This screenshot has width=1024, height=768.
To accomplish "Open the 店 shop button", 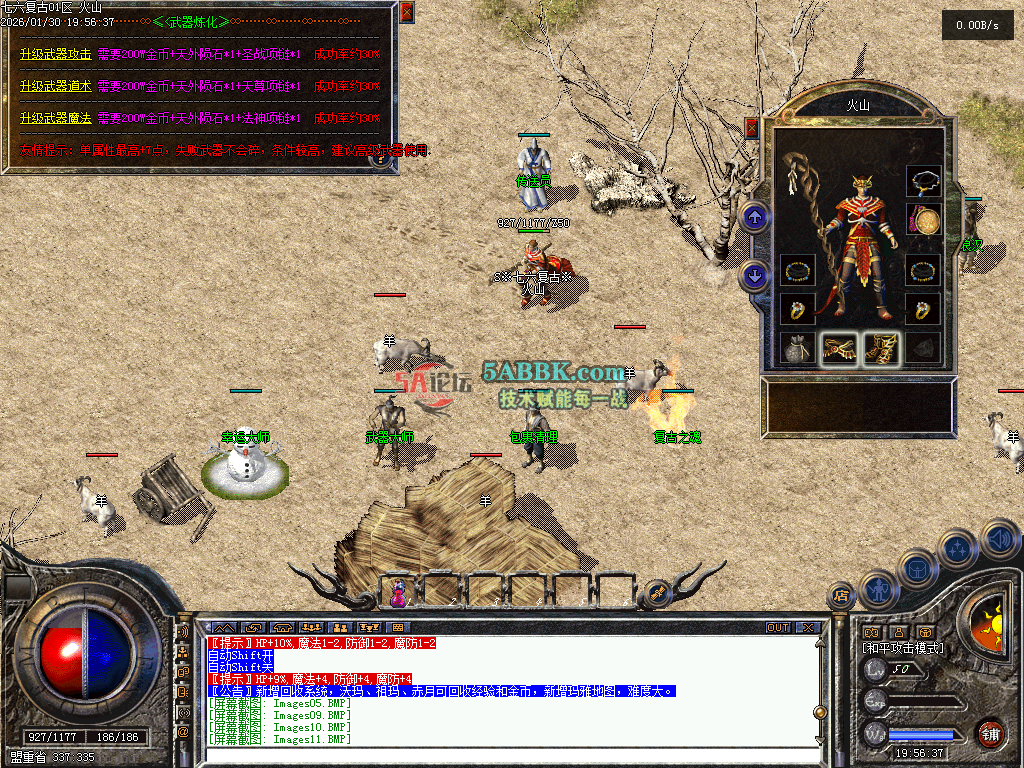I will 841,596.
